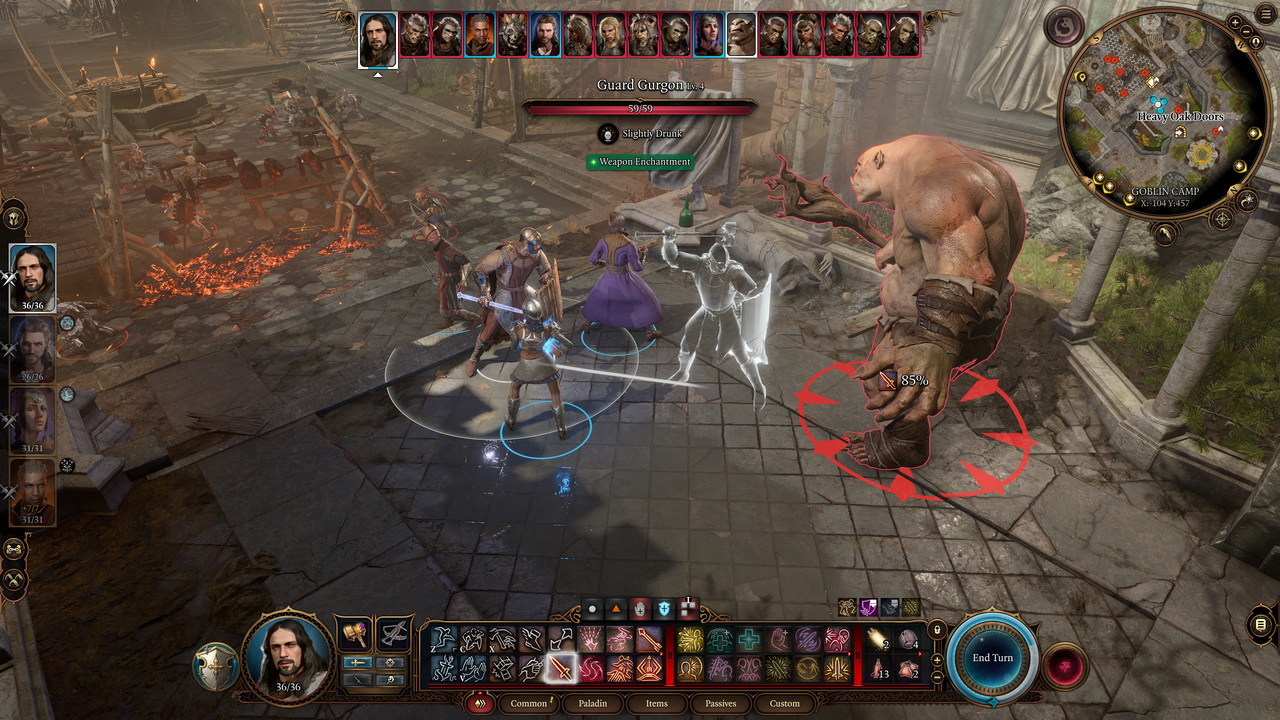Select the party member with 31/31 purple portrait
Image resolution: width=1280 pixels, height=720 pixels.
coord(33,420)
